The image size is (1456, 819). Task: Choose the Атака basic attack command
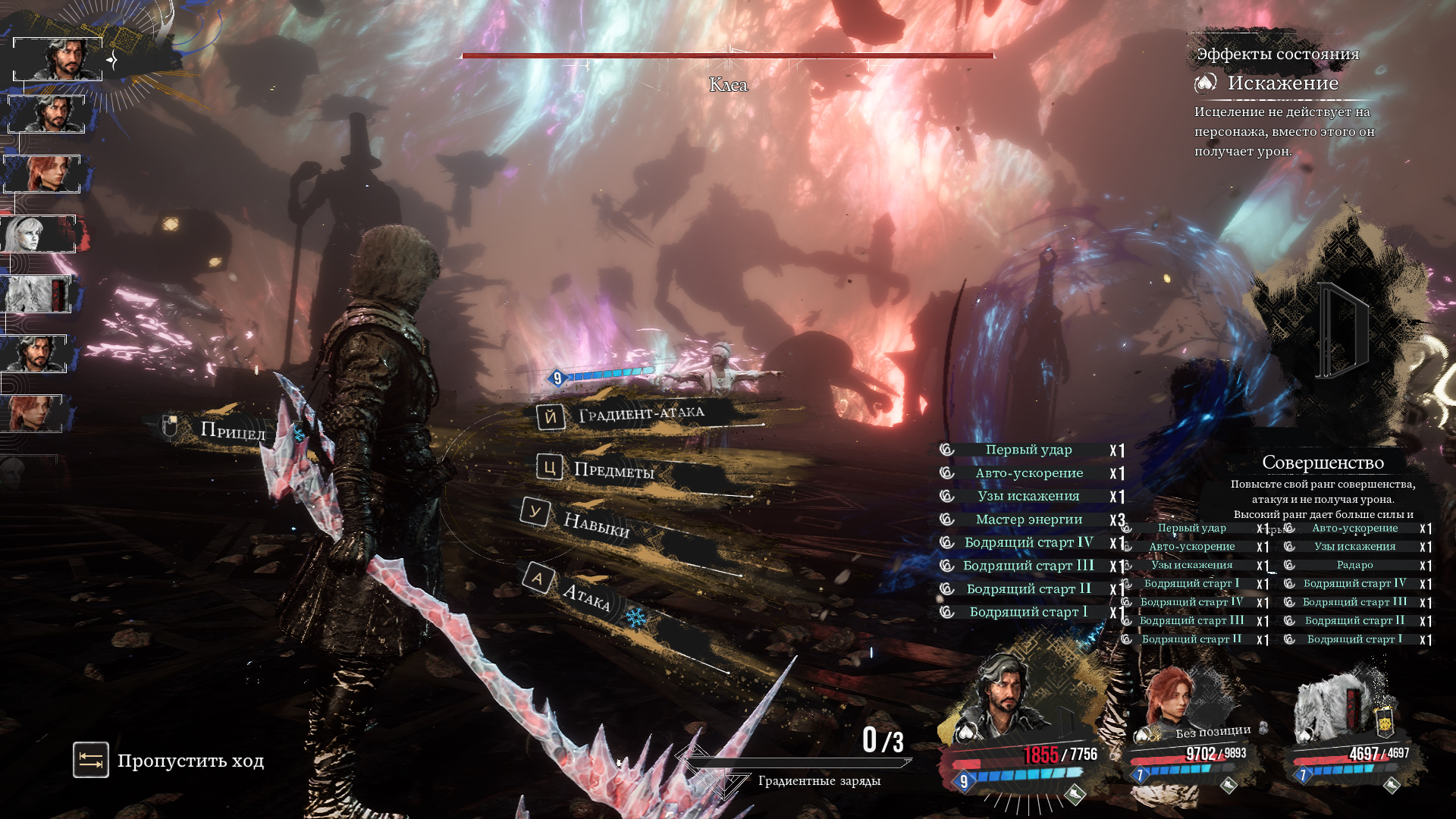585,595
